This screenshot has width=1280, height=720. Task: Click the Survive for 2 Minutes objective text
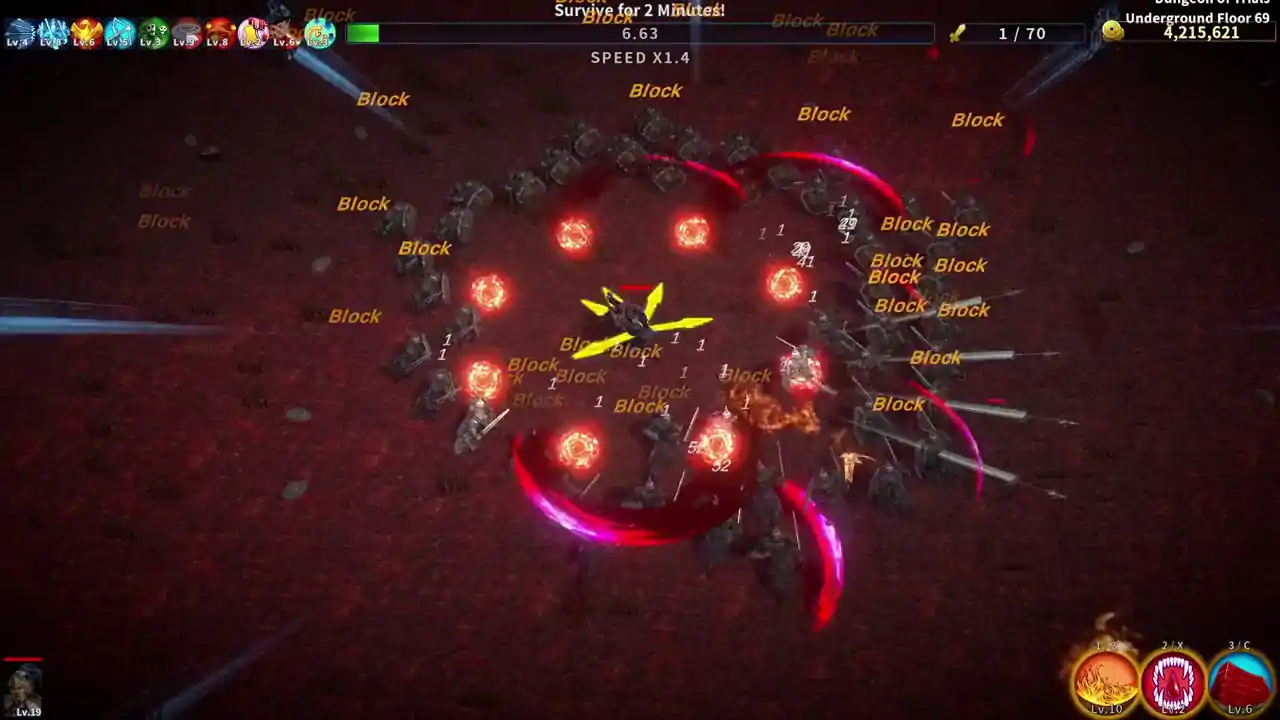(640, 10)
